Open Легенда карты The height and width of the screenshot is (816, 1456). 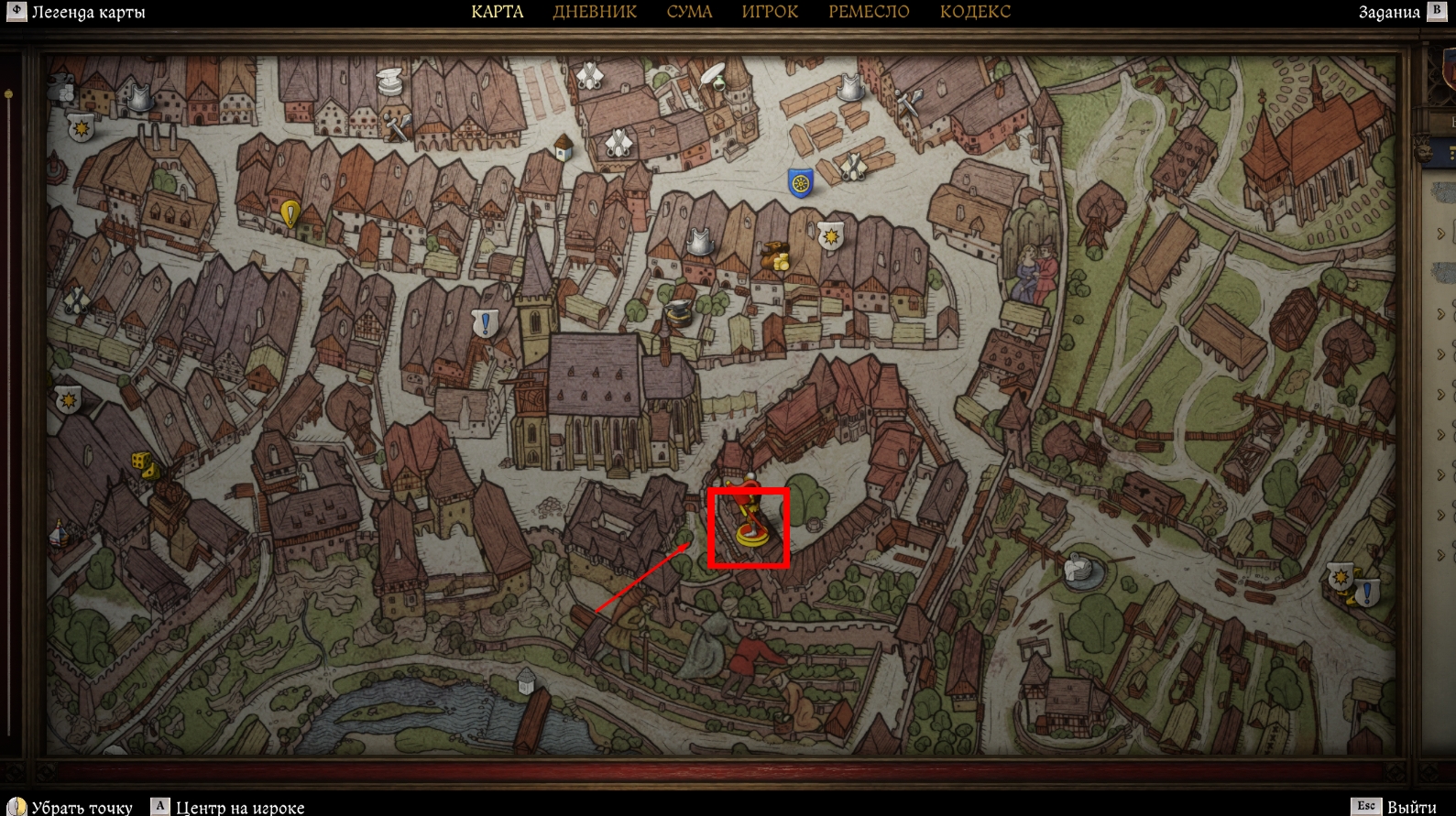(x=78, y=12)
